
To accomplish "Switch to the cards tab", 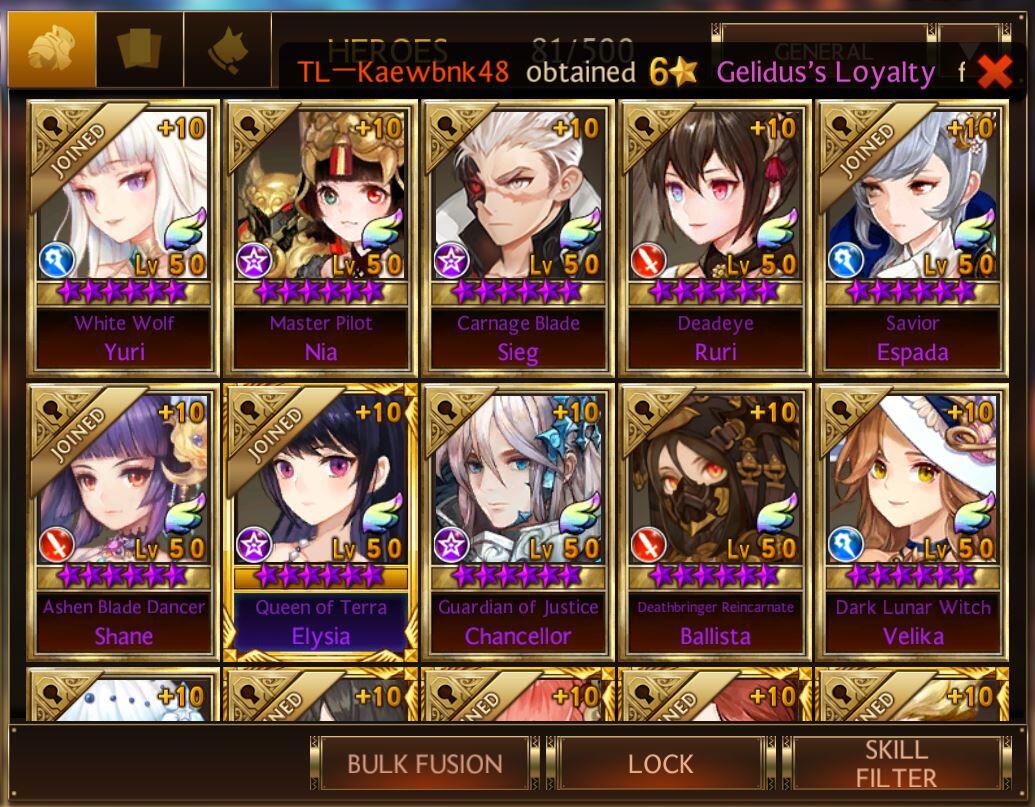I will pyautogui.click(x=140, y=50).
